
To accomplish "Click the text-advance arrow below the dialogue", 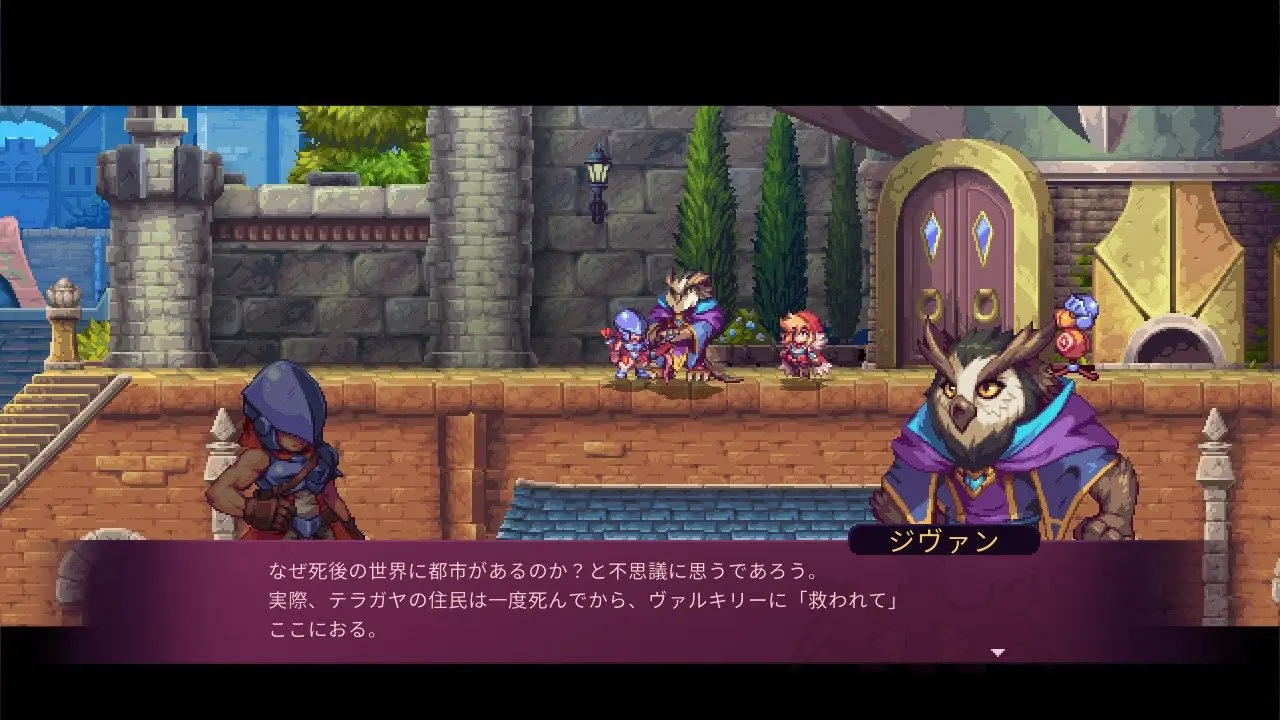I will point(997,649).
